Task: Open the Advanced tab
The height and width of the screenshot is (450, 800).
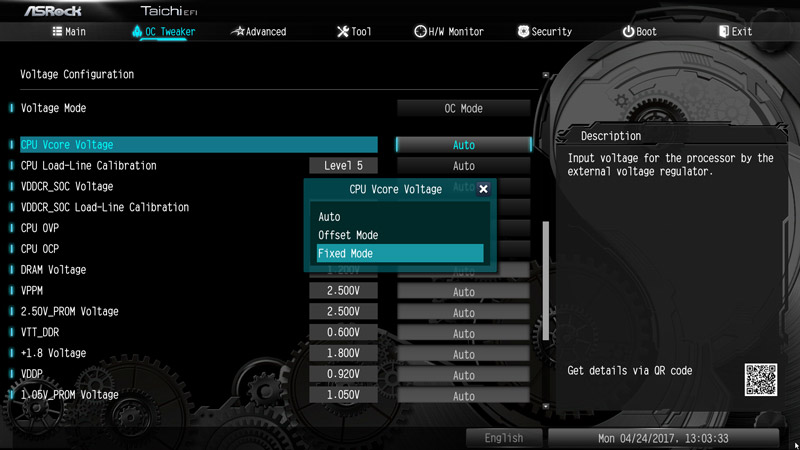Action: [x=258, y=32]
